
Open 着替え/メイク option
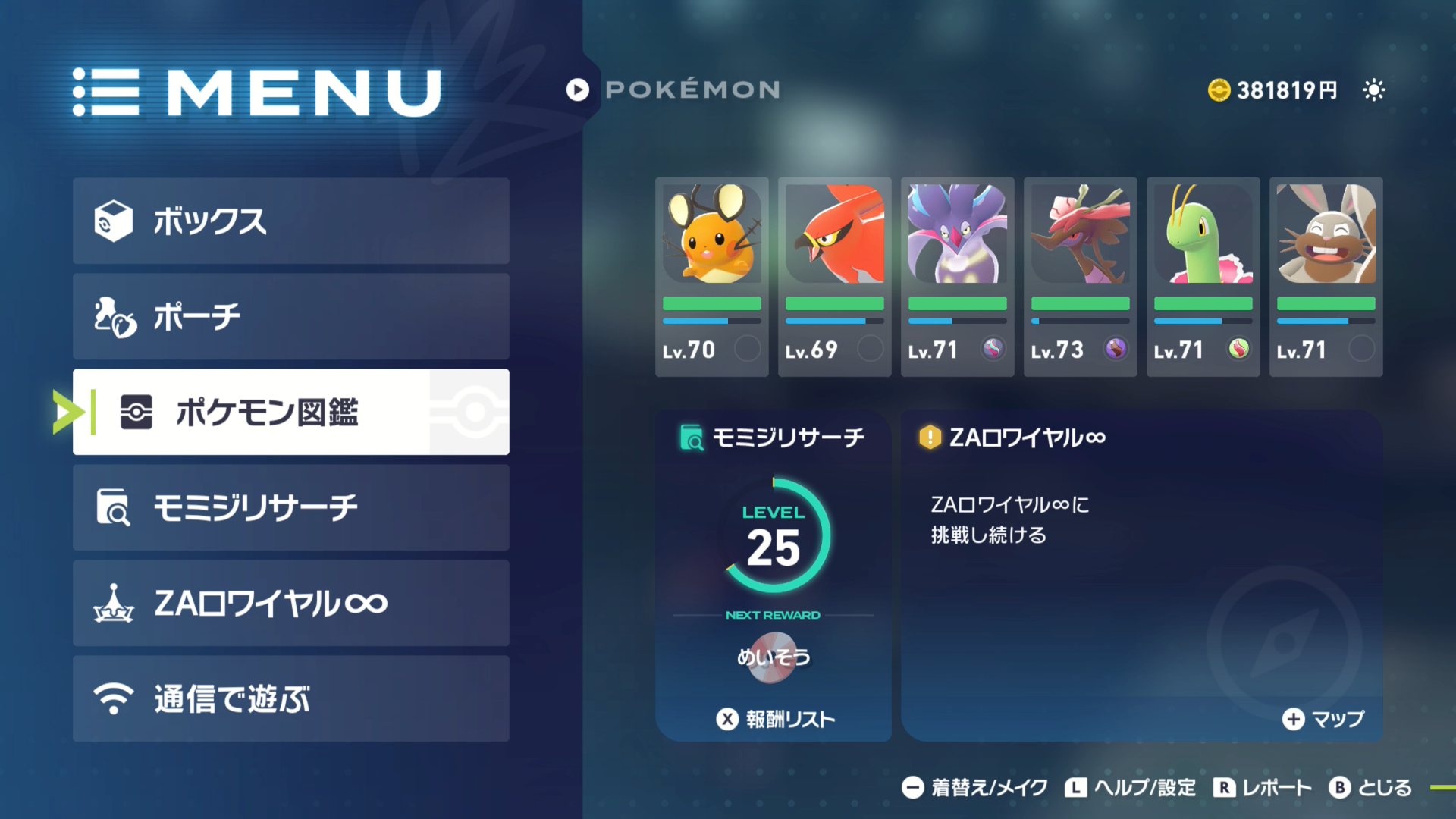(x=975, y=788)
